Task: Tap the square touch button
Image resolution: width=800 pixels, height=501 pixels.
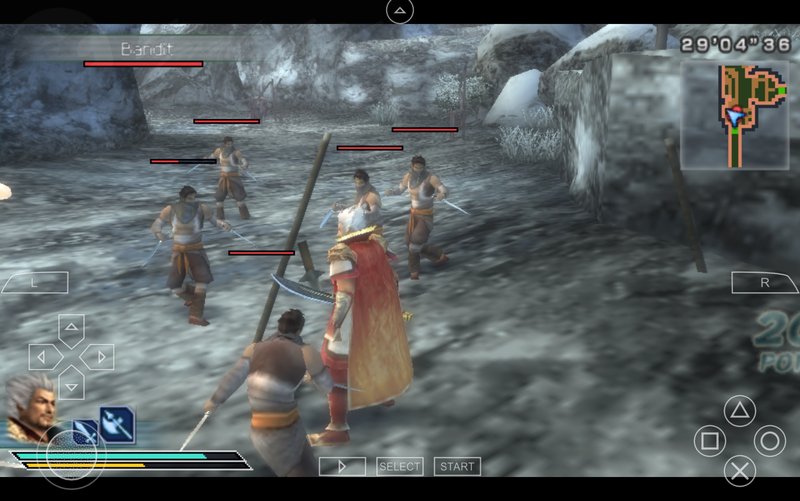Action: 709,440
